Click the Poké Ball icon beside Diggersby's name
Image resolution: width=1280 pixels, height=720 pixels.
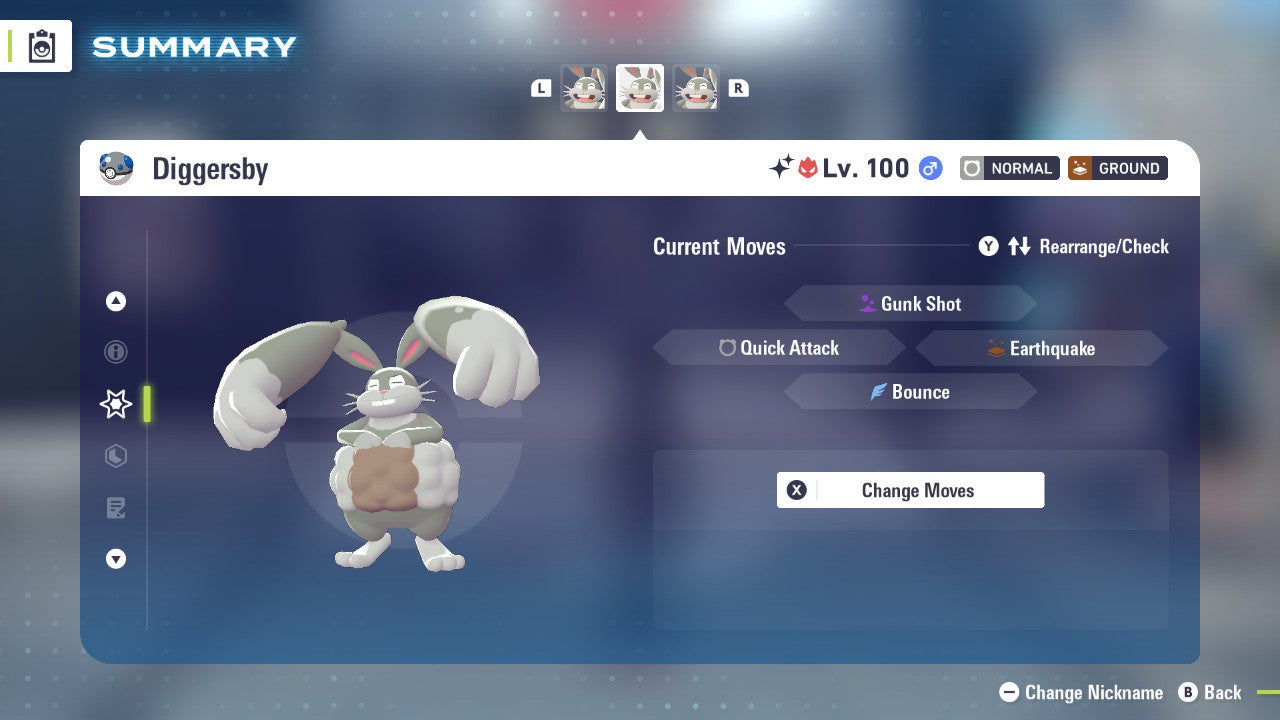[x=118, y=167]
